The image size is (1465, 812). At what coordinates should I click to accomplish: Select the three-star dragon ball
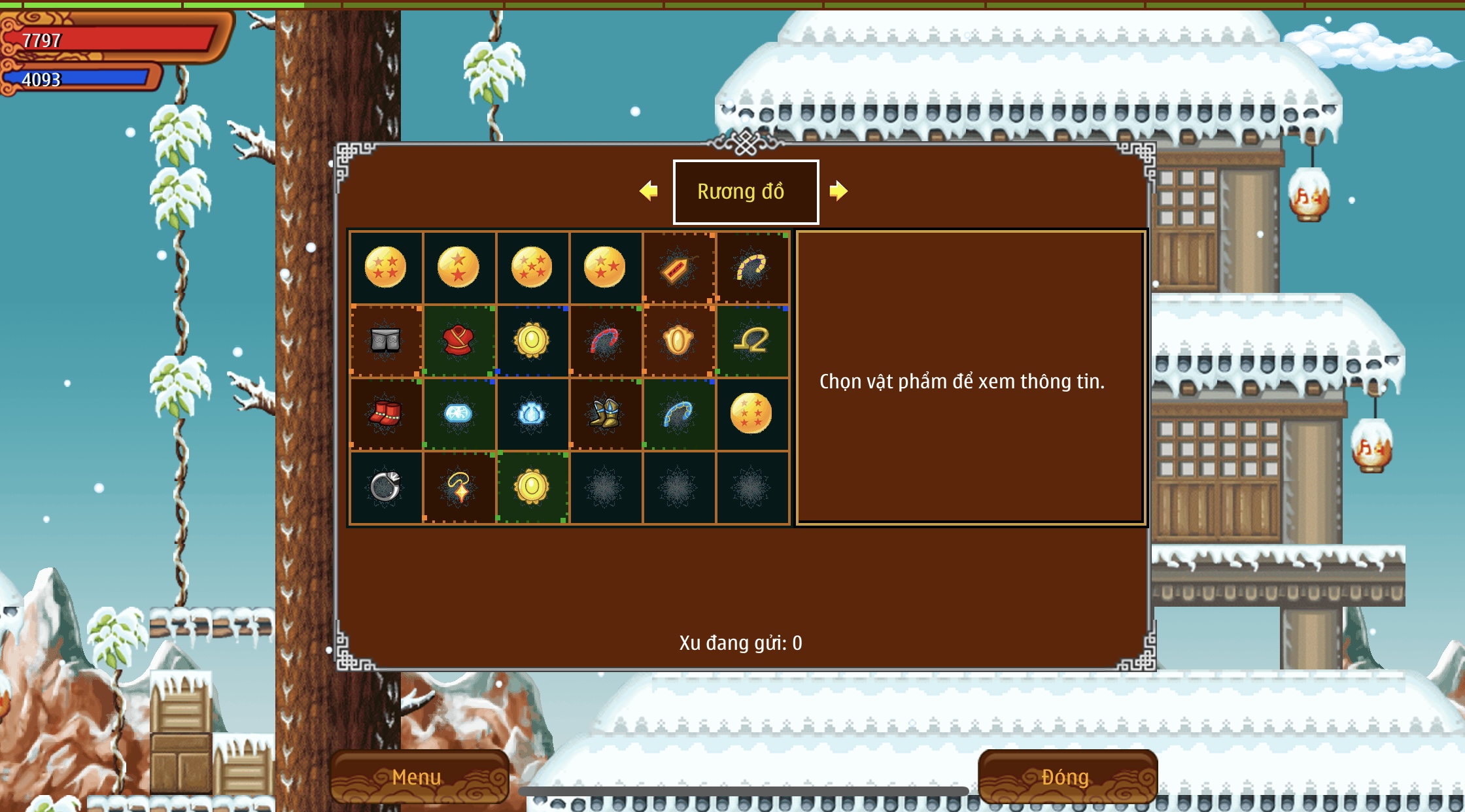click(604, 267)
